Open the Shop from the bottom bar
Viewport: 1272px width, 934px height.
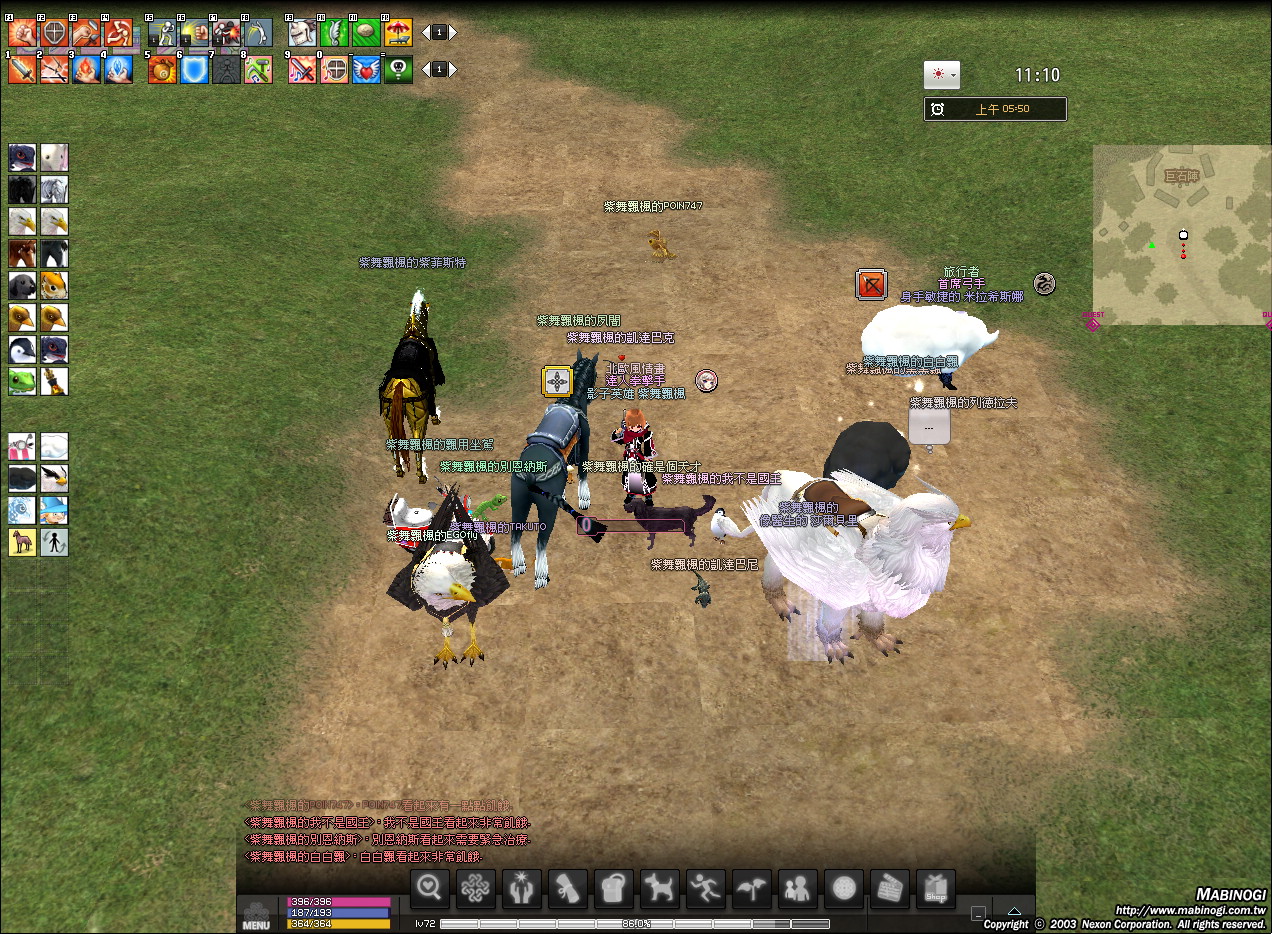pos(936,889)
